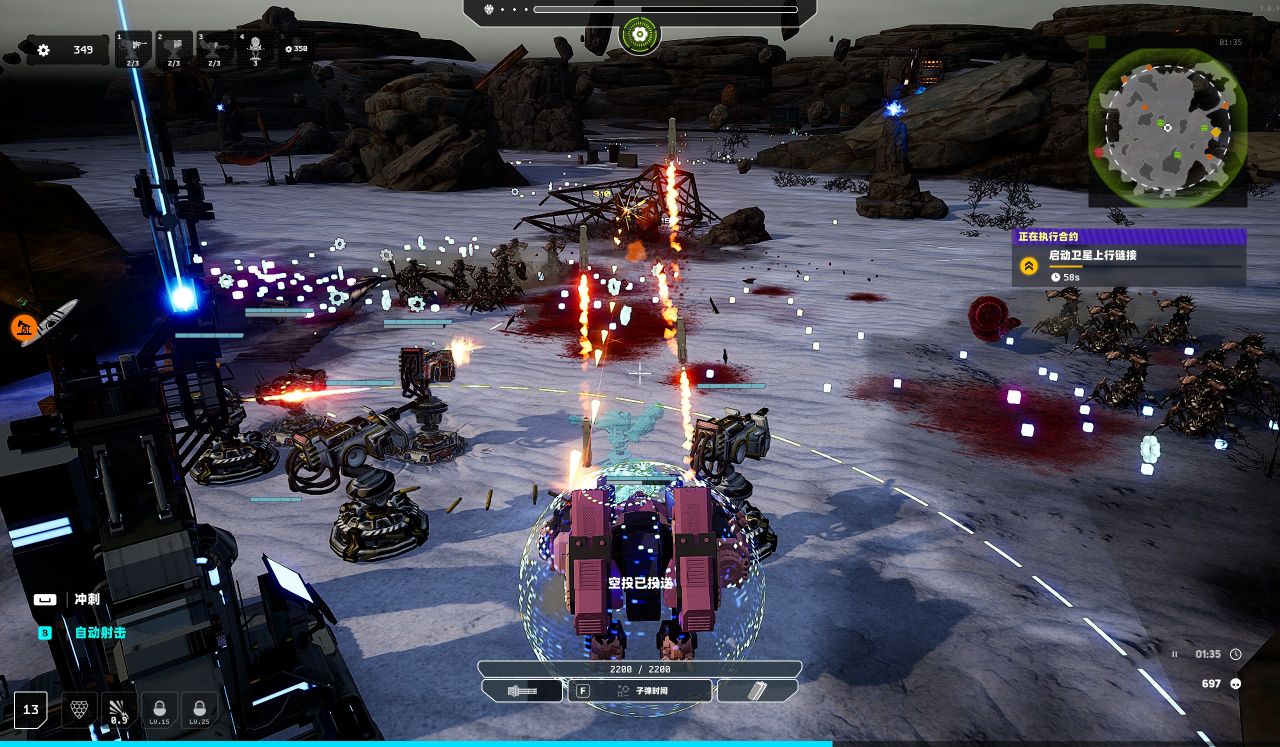Select turret build slot 1
Viewport: 1280px width, 747px height.
pyautogui.click(x=133, y=49)
